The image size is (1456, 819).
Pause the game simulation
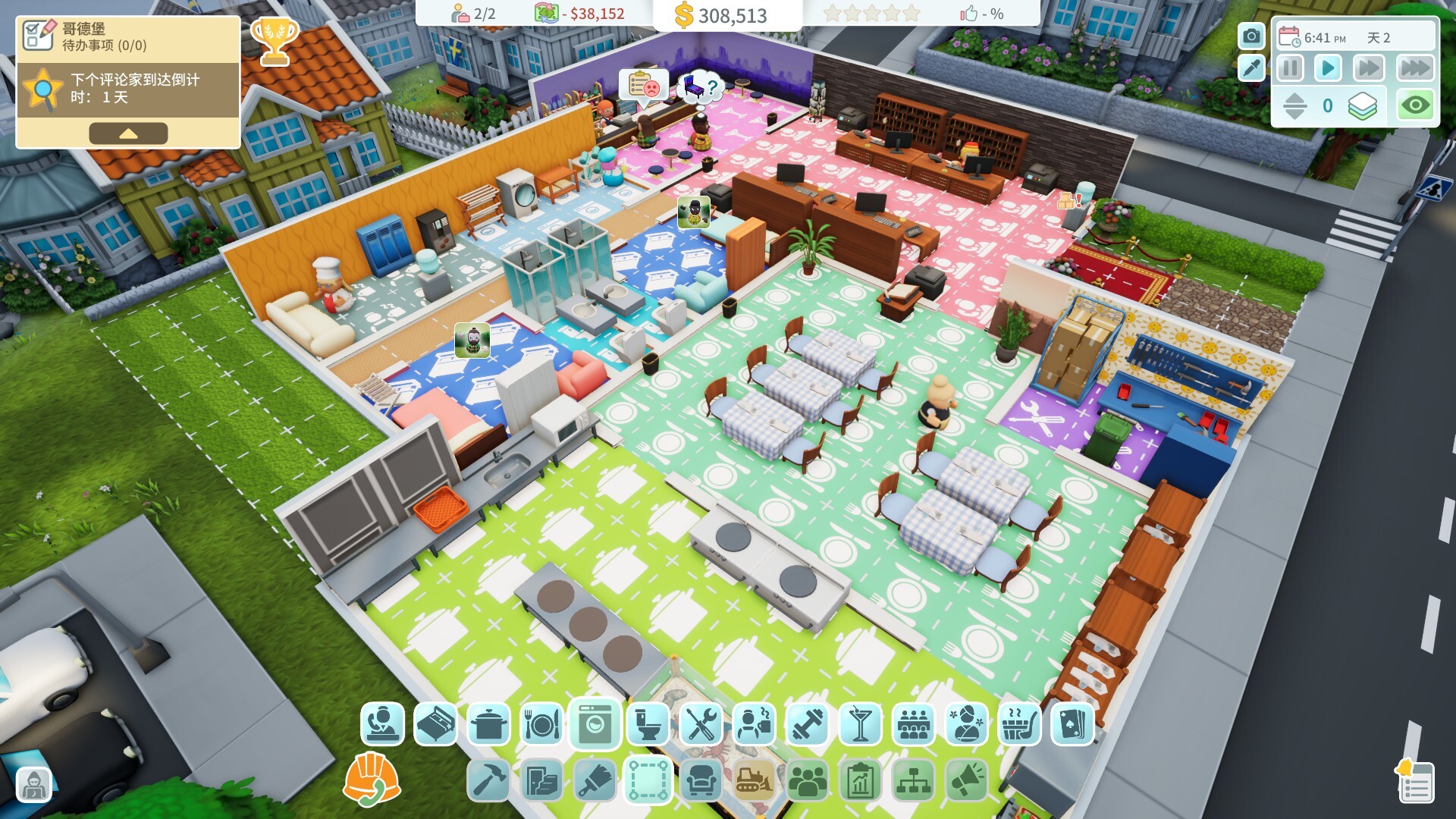click(x=1289, y=66)
